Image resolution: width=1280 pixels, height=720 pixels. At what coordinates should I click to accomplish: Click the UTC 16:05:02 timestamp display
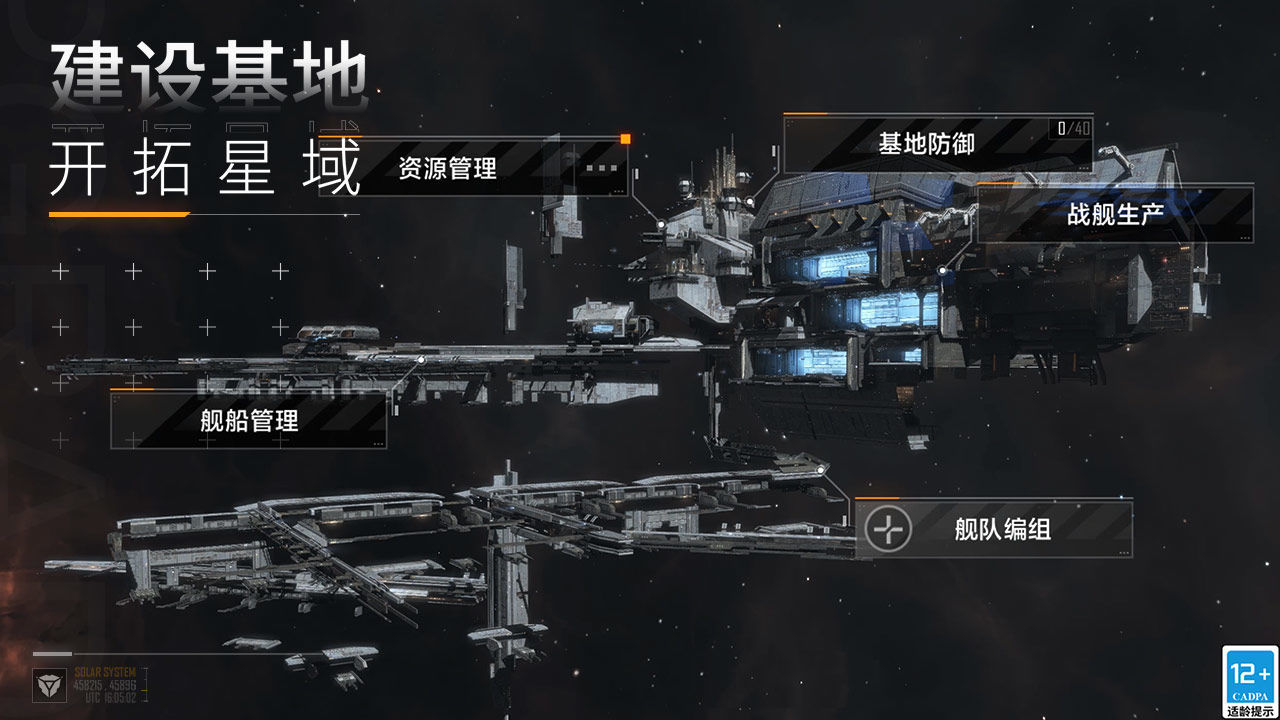point(113,696)
